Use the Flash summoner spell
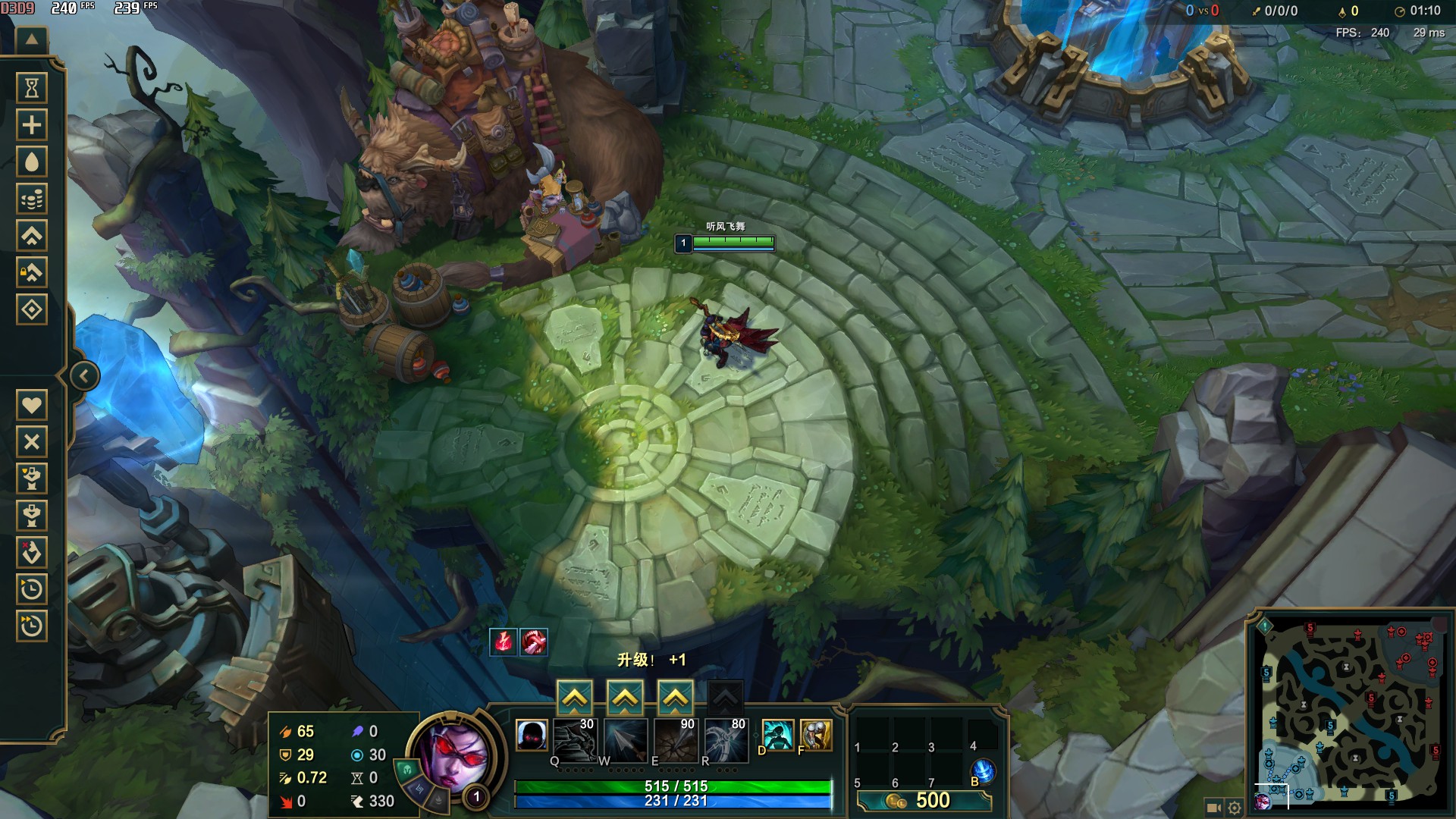Image resolution: width=1456 pixels, height=819 pixels. click(x=816, y=735)
